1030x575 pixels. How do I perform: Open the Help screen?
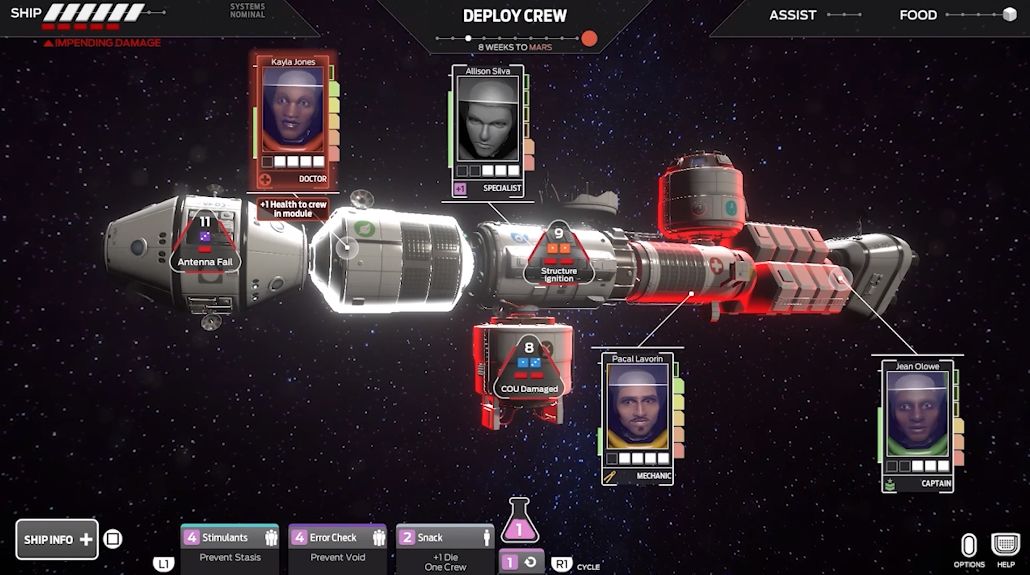[x=1005, y=549]
